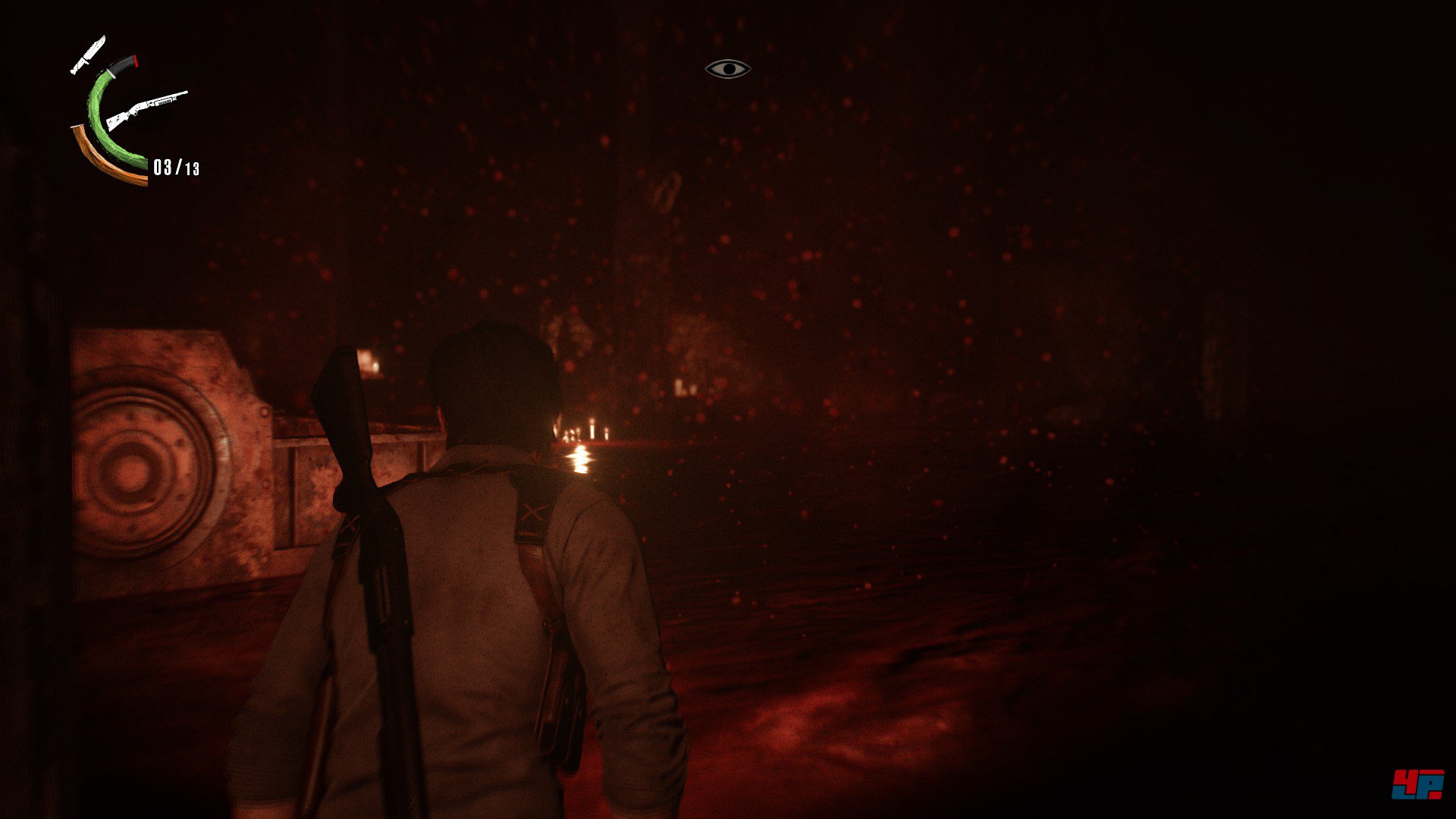Click the eye detection indicator
Viewport: 1456px width, 819px height.
tap(727, 69)
